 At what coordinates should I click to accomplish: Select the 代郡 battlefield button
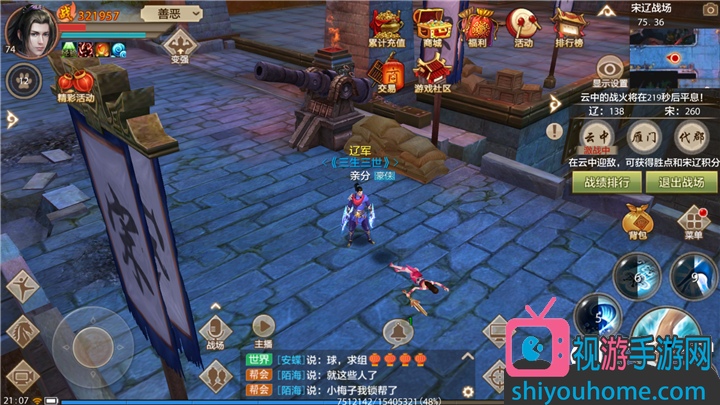[689, 136]
